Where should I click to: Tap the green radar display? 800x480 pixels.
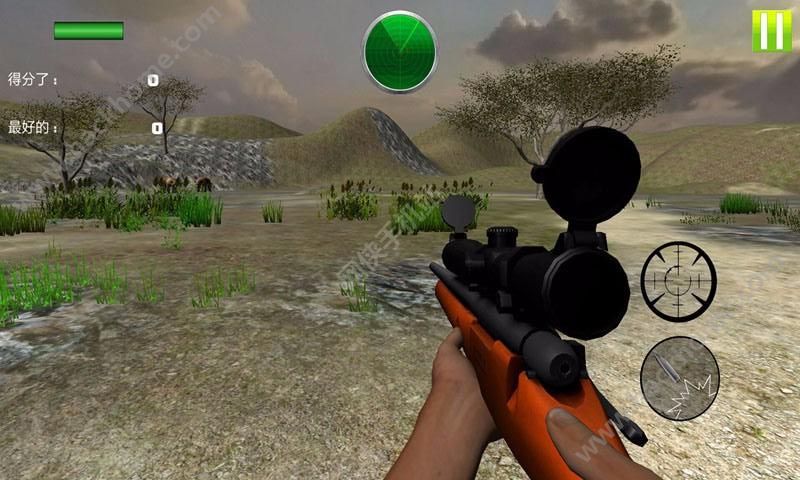[x=400, y=48]
